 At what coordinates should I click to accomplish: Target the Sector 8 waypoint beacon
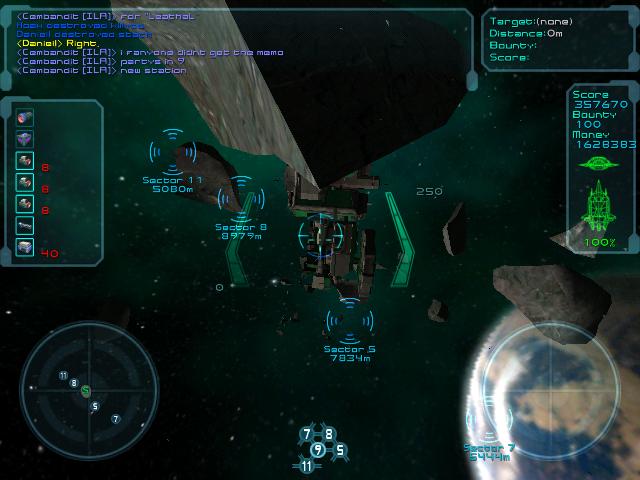click(241, 194)
